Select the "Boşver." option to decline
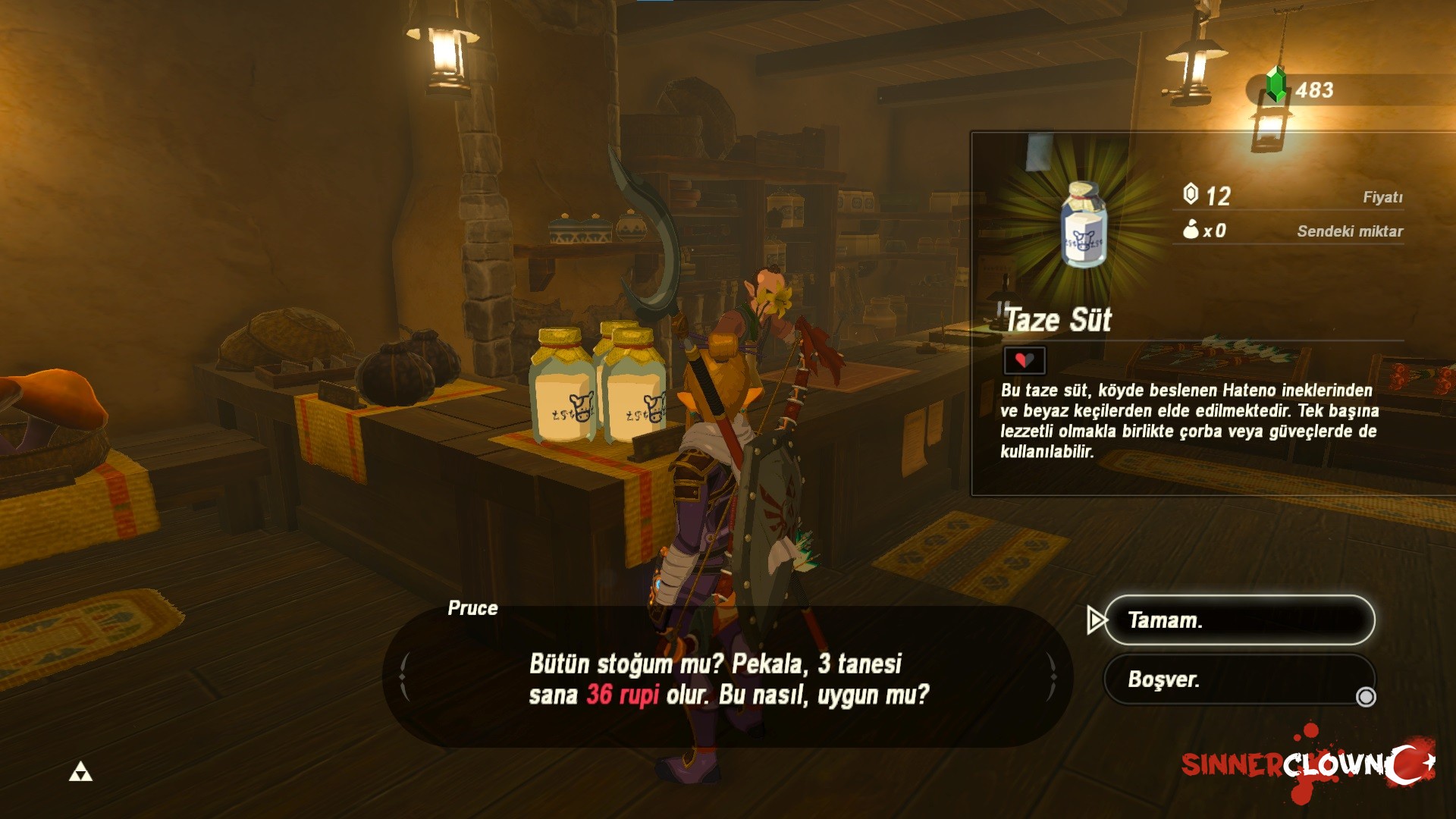Viewport: 1456px width, 819px height. (1238, 679)
